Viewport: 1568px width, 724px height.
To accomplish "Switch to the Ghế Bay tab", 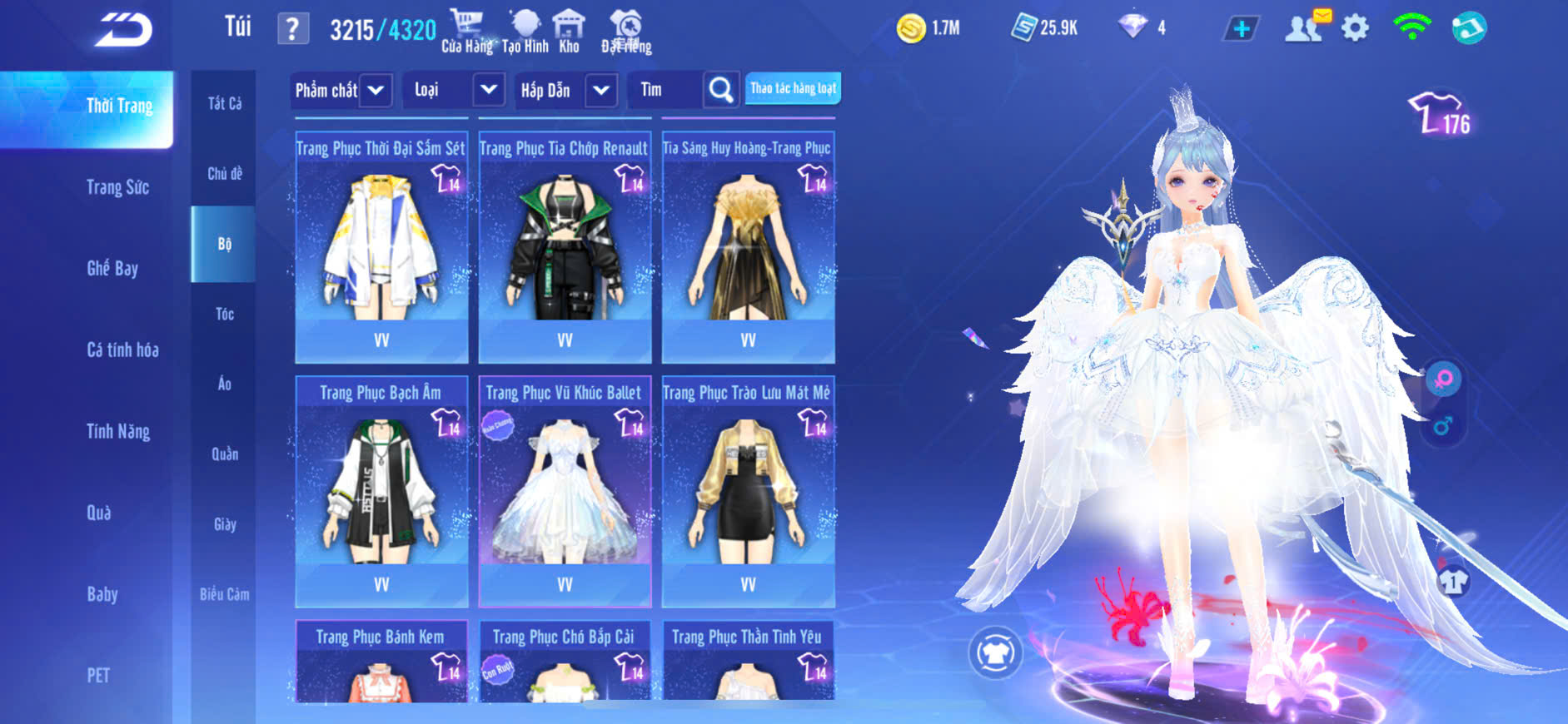I will pyautogui.click(x=112, y=268).
